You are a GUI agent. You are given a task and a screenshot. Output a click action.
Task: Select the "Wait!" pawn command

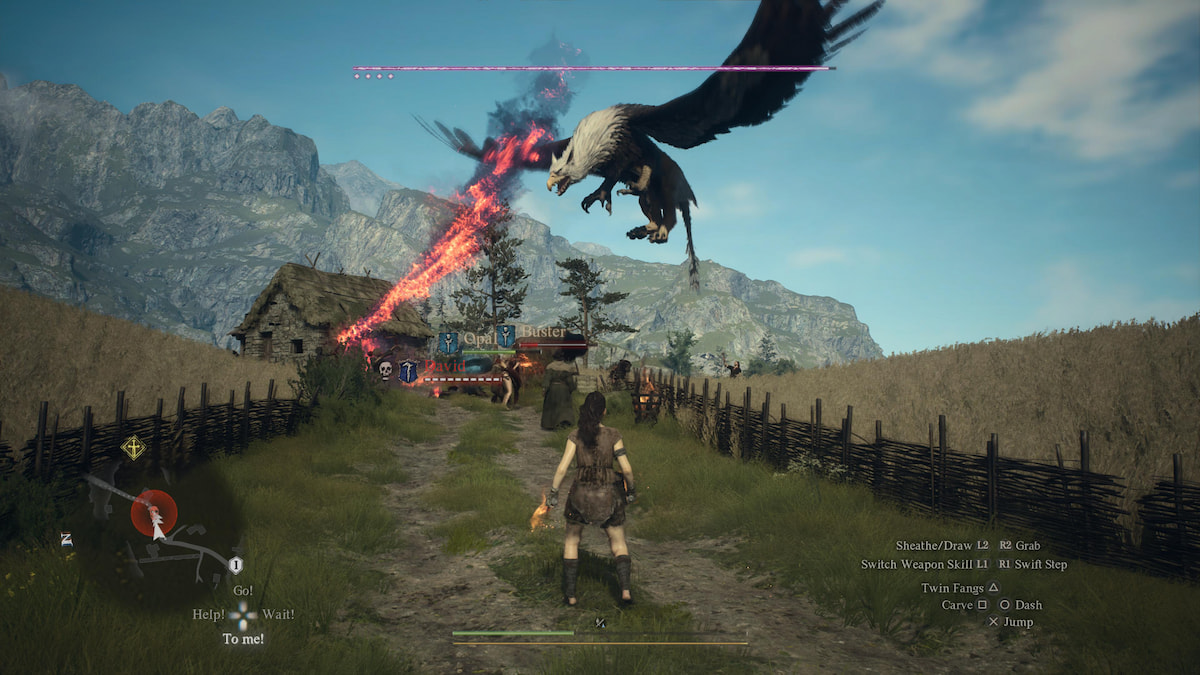point(279,614)
